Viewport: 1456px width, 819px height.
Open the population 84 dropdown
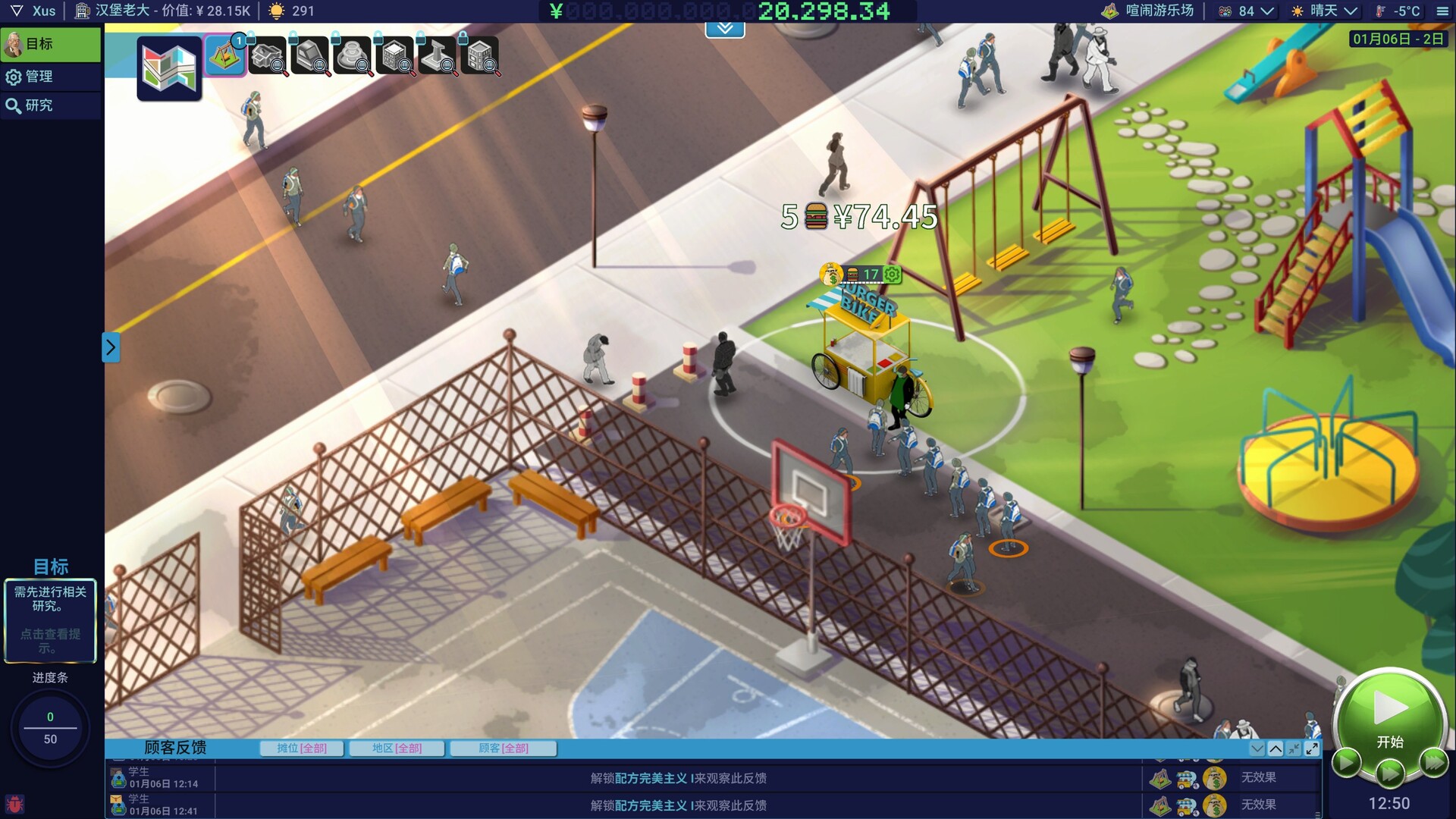pyautogui.click(x=1247, y=11)
